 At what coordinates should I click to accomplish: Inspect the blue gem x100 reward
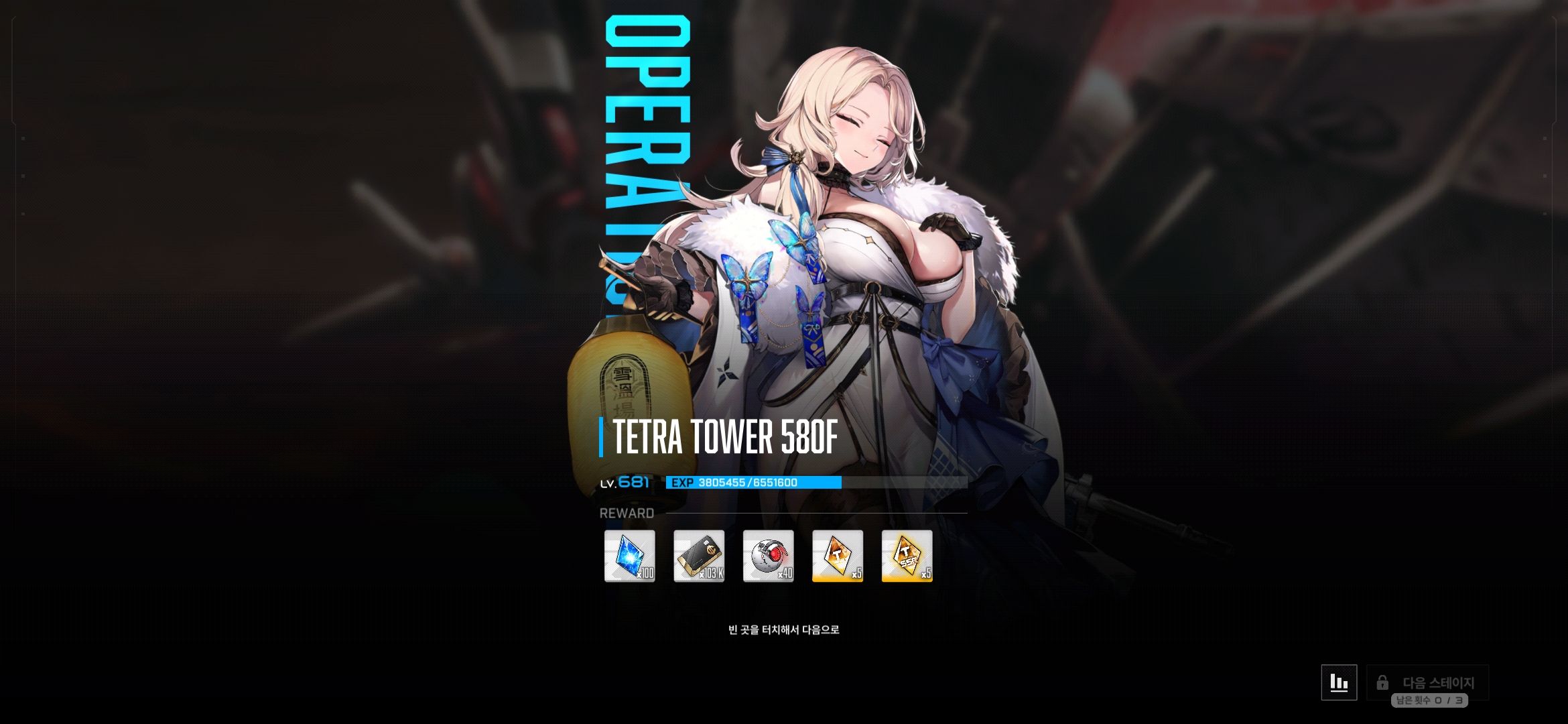[x=630, y=556]
